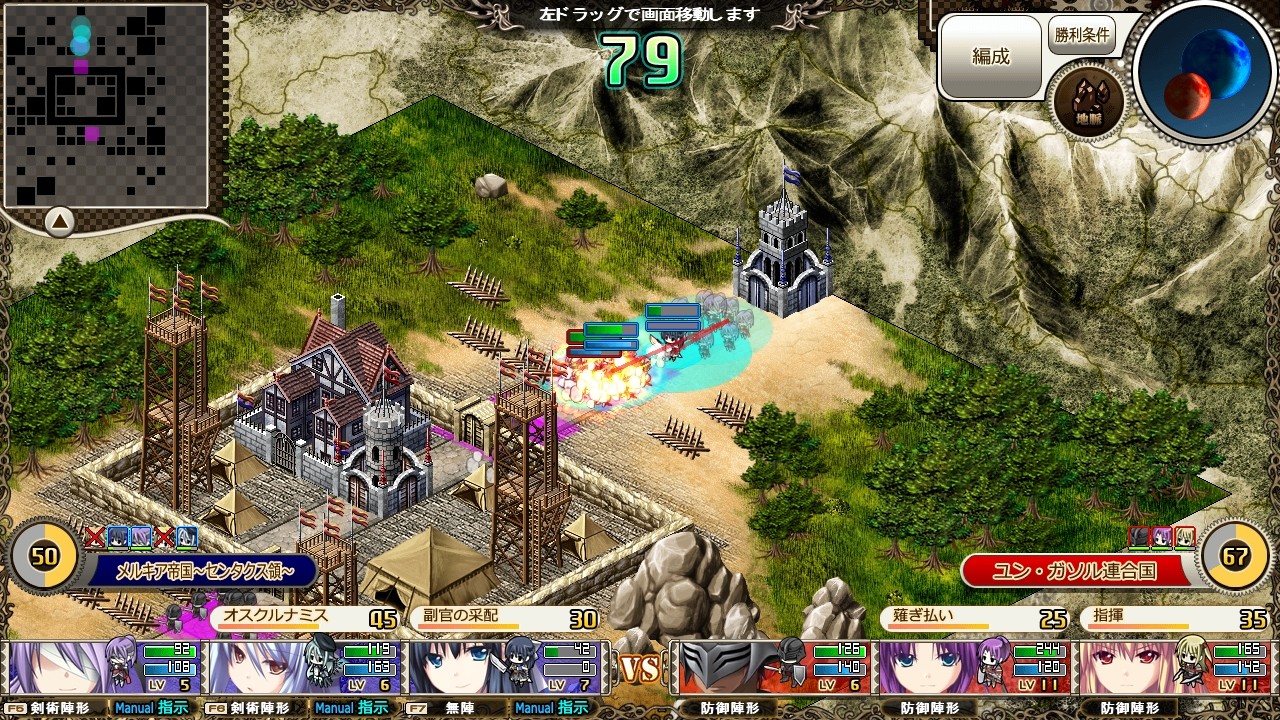Toggle Manual 指示 for the level 7 unit
This screenshot has height=720, width=1280.
(551, 708)
